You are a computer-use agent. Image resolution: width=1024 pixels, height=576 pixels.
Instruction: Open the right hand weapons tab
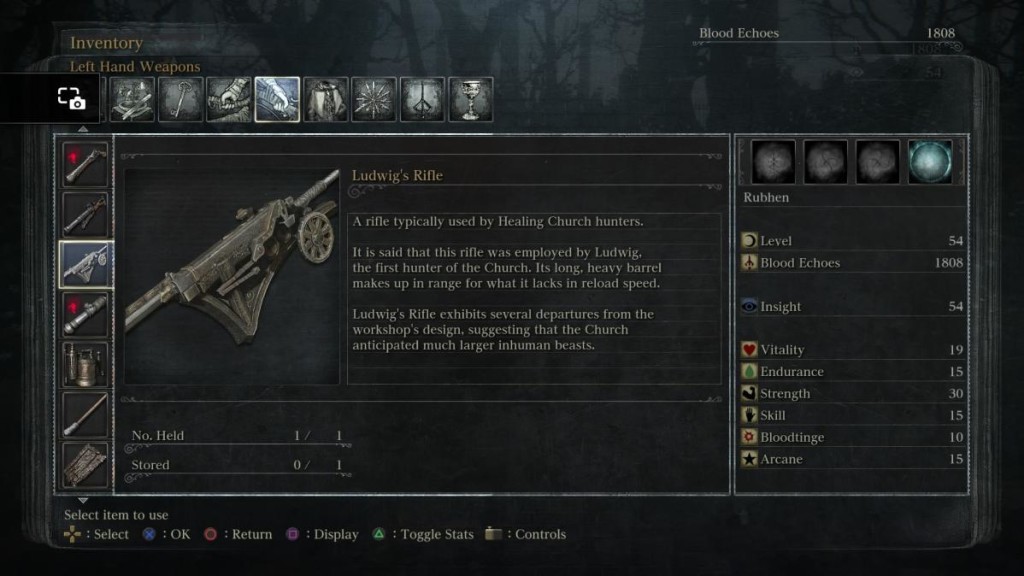click(229, 99)
